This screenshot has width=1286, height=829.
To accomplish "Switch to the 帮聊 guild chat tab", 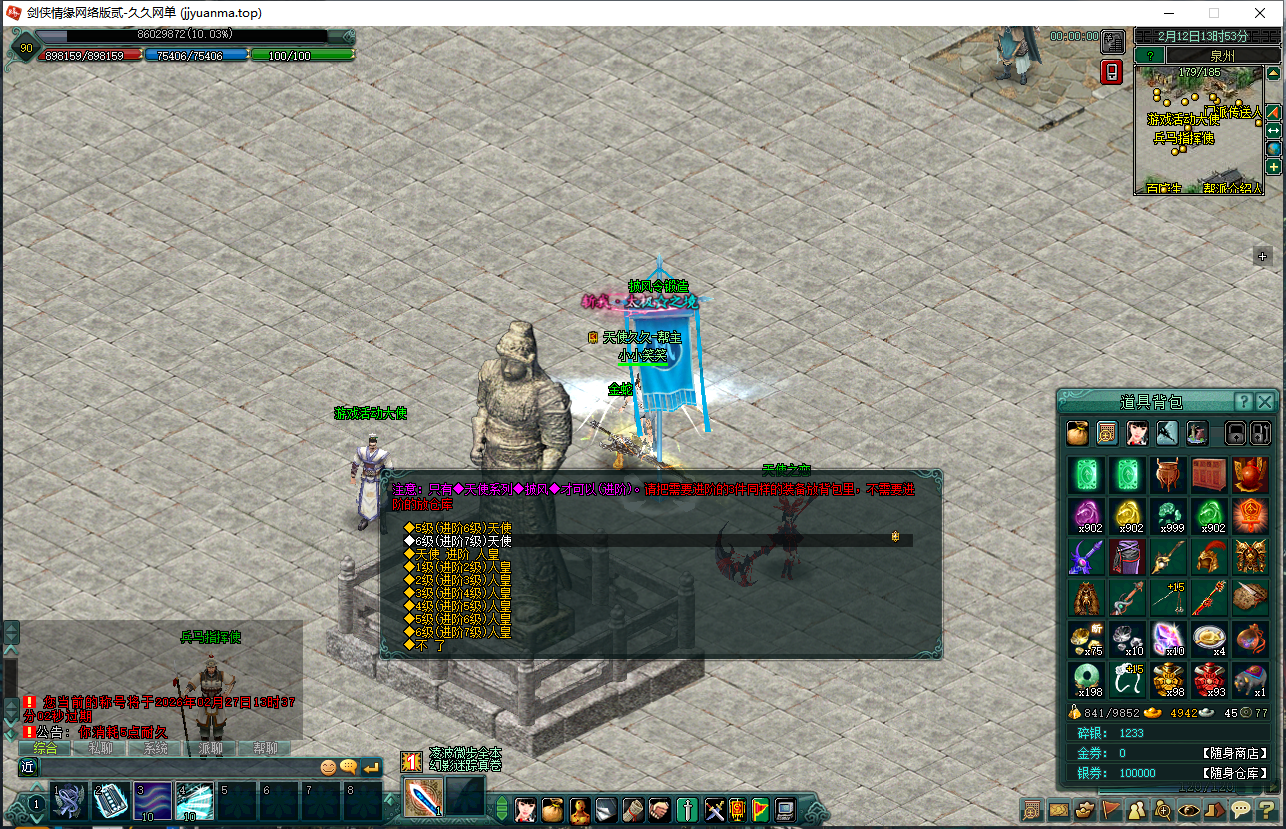I will click(265, 748).
